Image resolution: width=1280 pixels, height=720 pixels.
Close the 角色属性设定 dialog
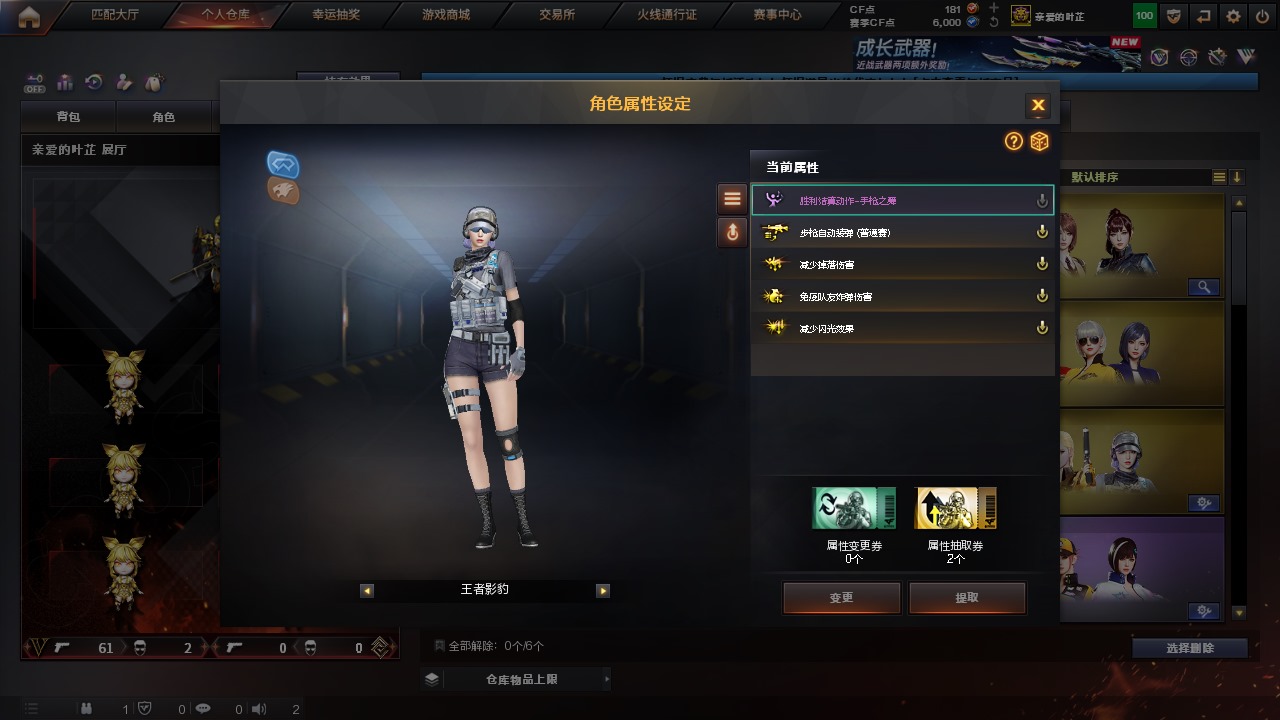coord(1038,105)
